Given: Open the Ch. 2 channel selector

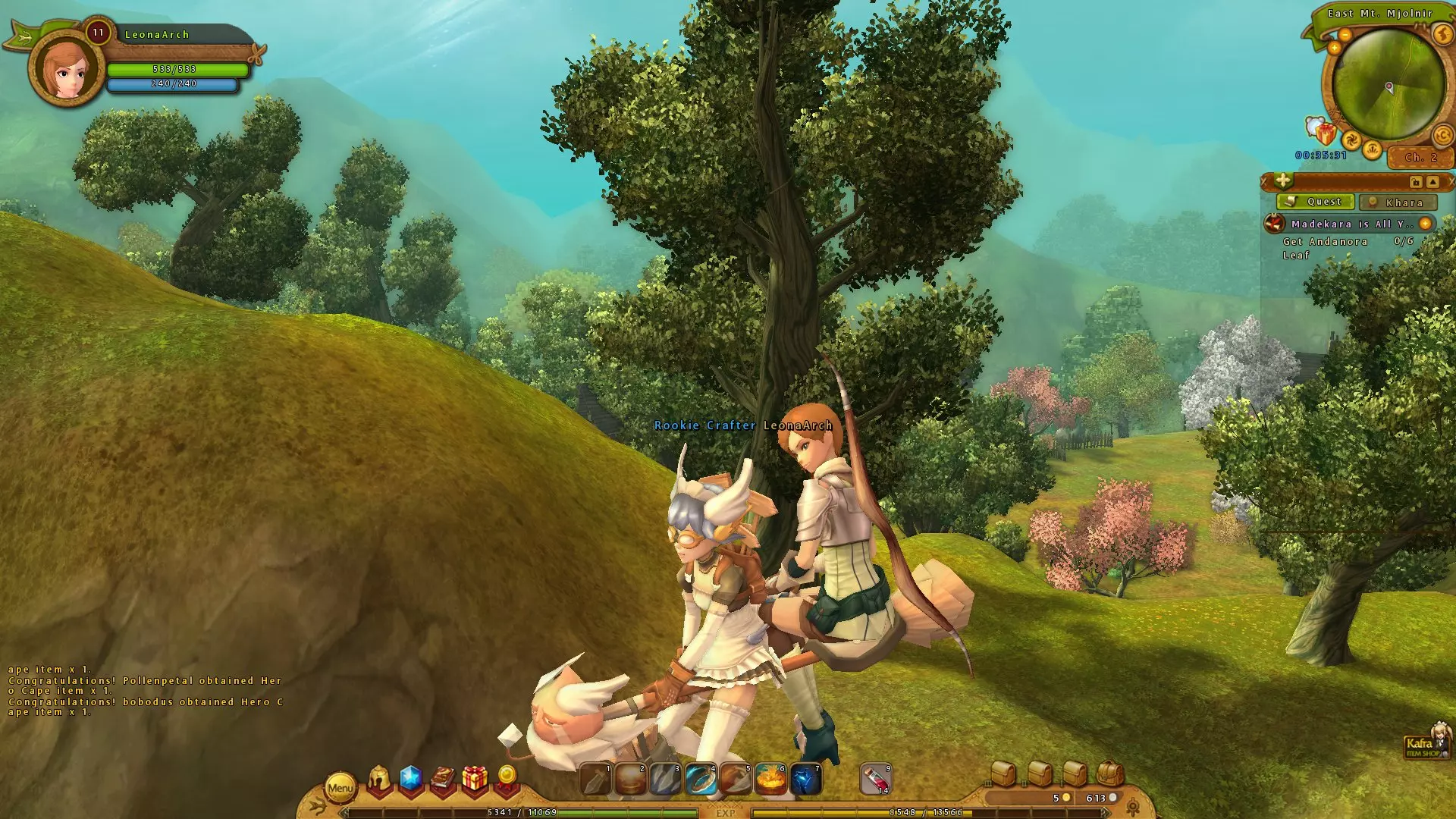Looking at the screenshot, I should pos(1420,158).
